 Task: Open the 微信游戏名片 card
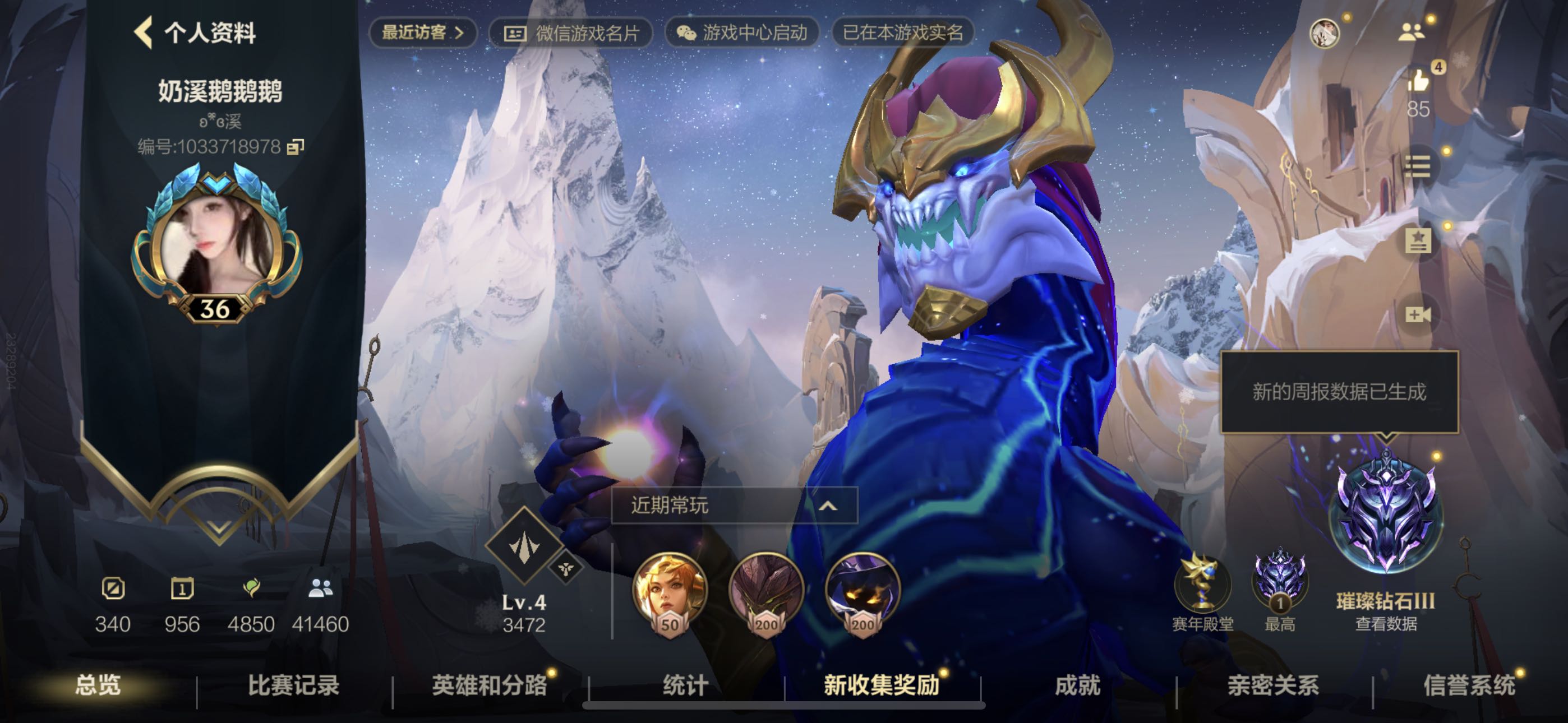[571, 33]
